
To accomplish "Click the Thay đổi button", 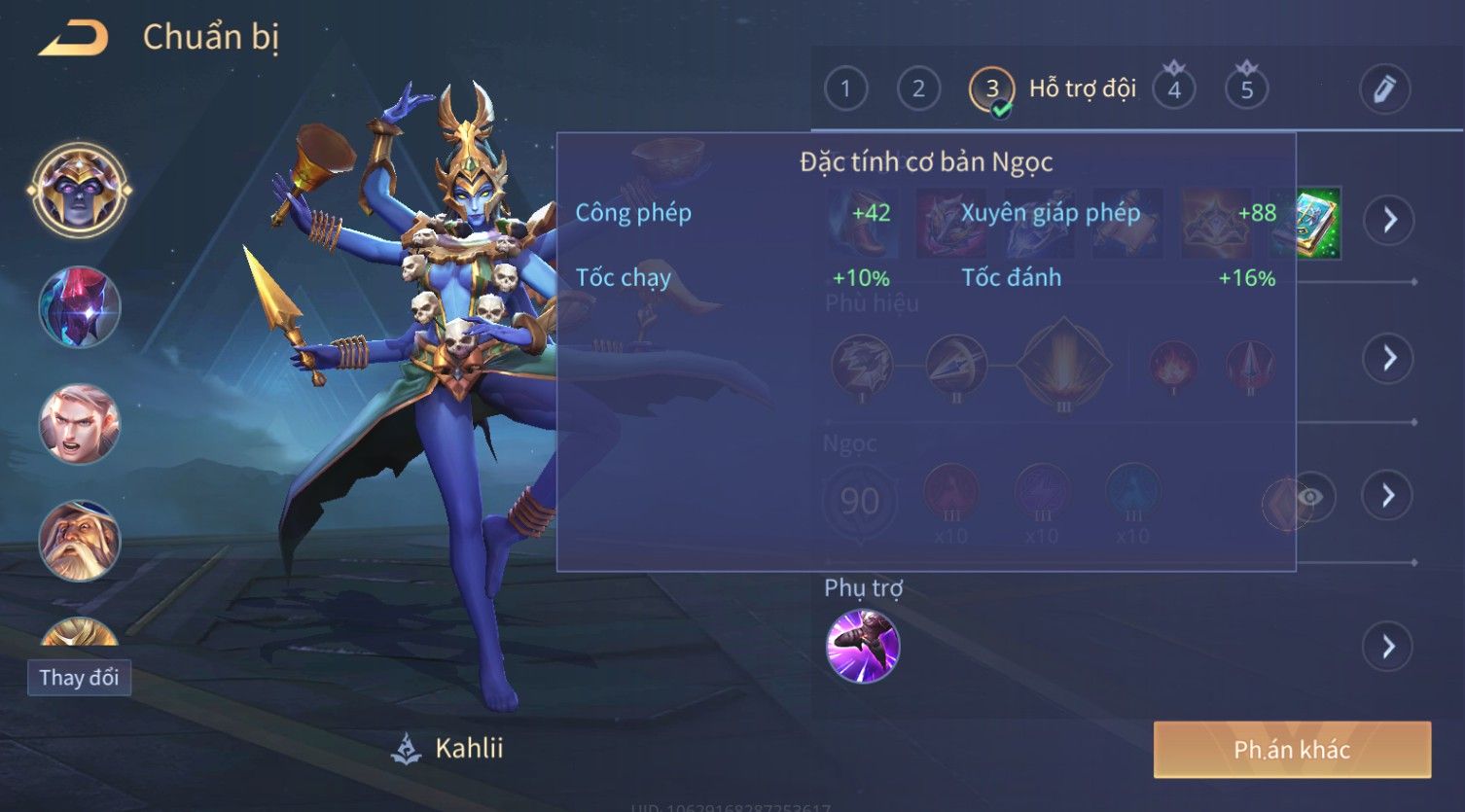I will [x=79, y=678].
